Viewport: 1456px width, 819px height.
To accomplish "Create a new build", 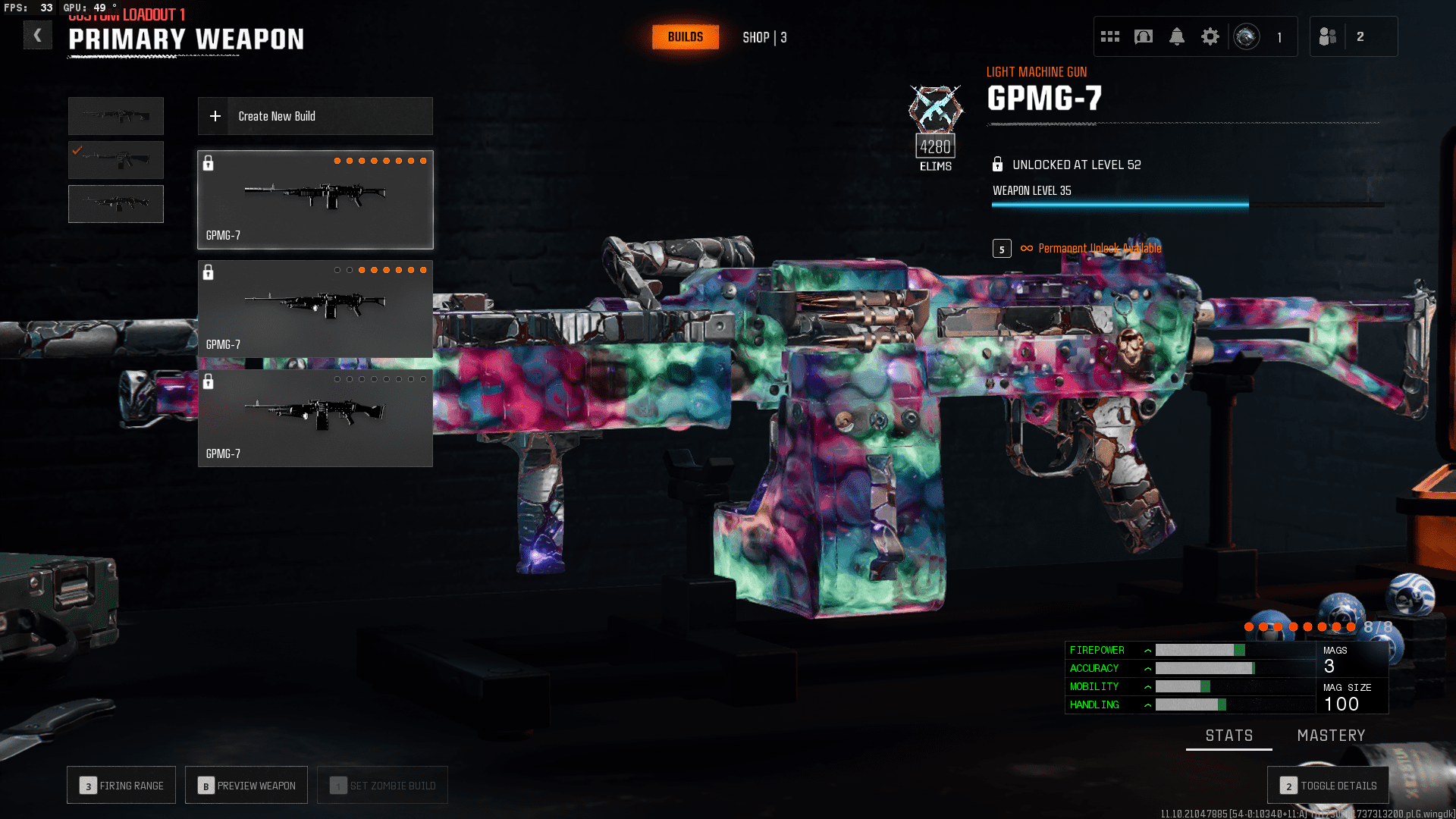I will coord(315,116).
